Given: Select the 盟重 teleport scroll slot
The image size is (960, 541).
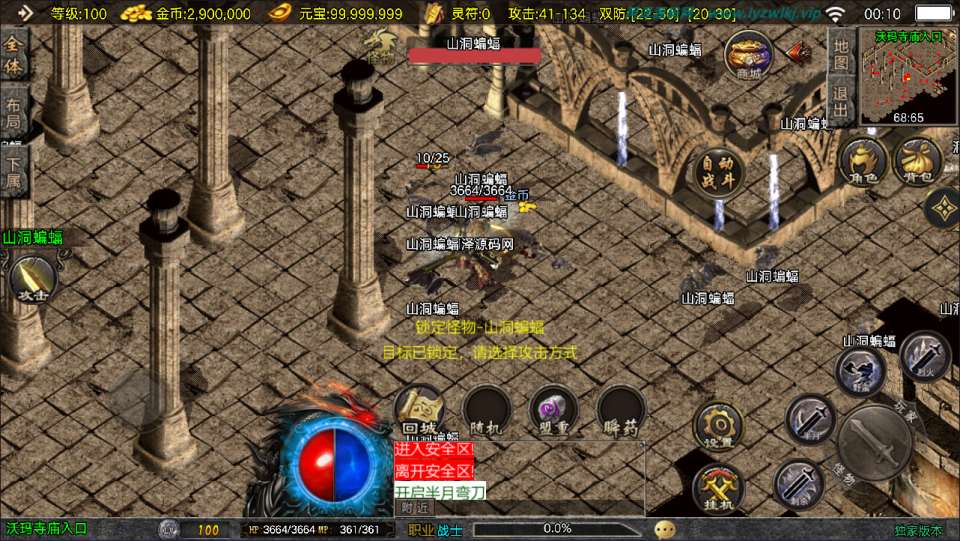Looking at the screenshot, I should (553, 410).
